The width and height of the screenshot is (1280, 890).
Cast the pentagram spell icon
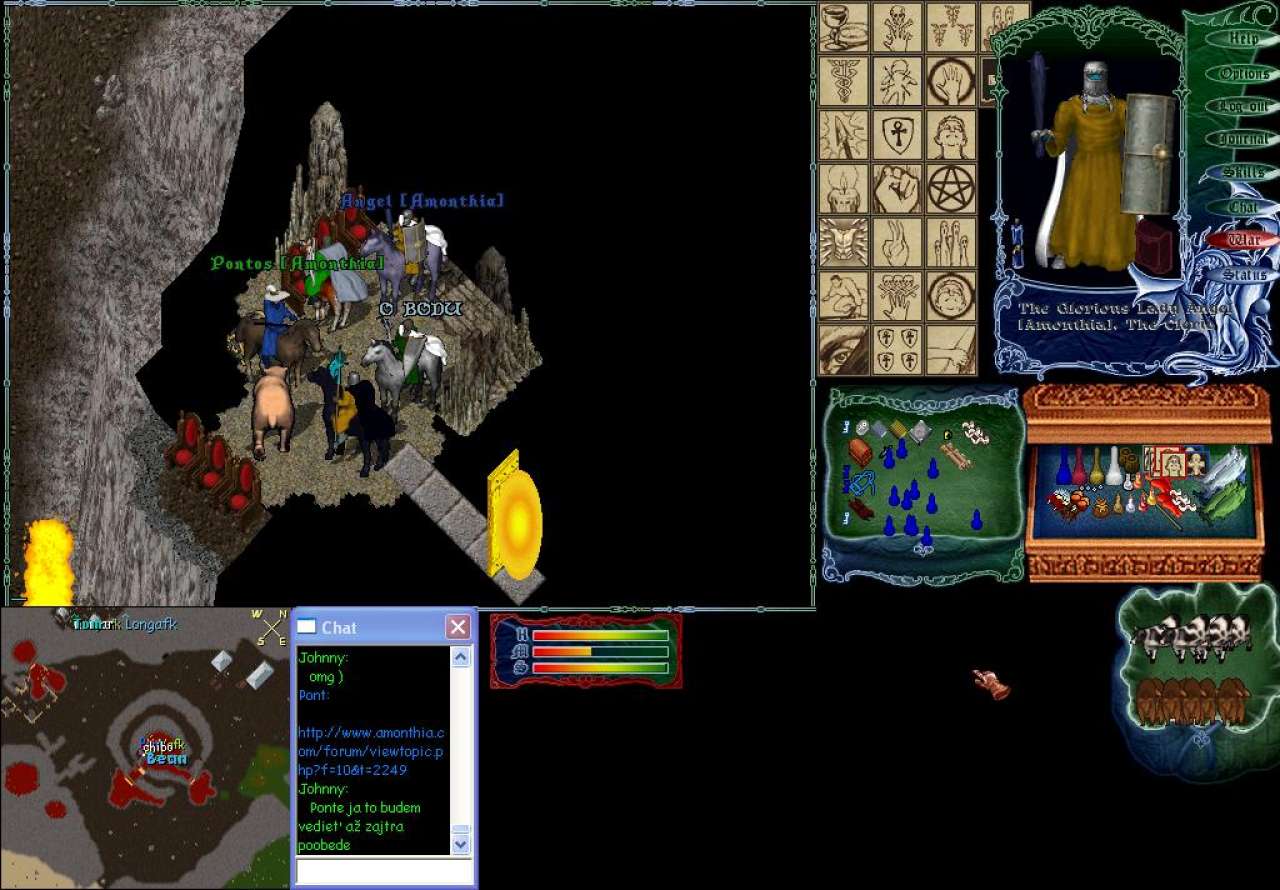point(951,188)
